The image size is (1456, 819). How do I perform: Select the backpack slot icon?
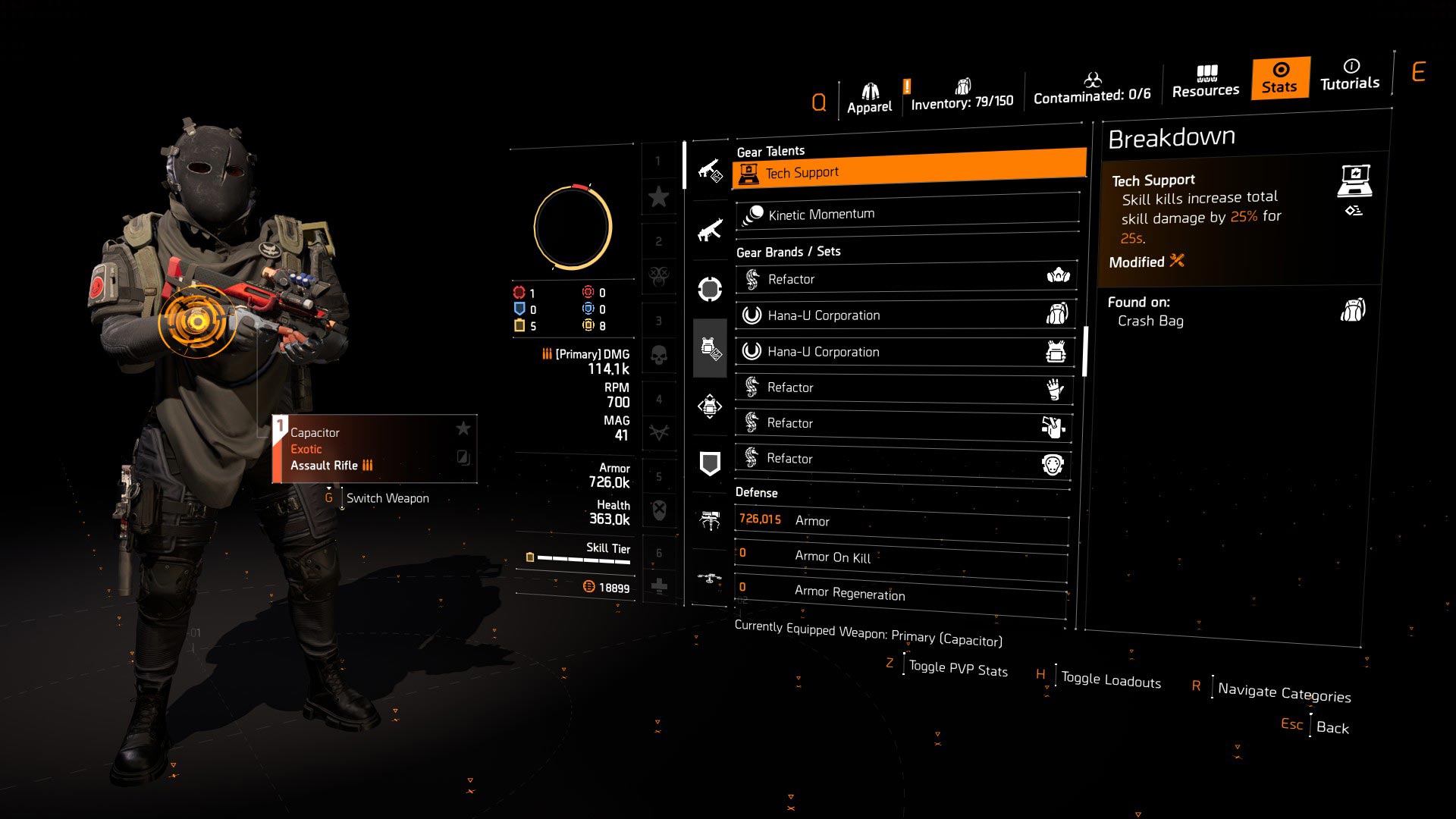tap(709, 407)
